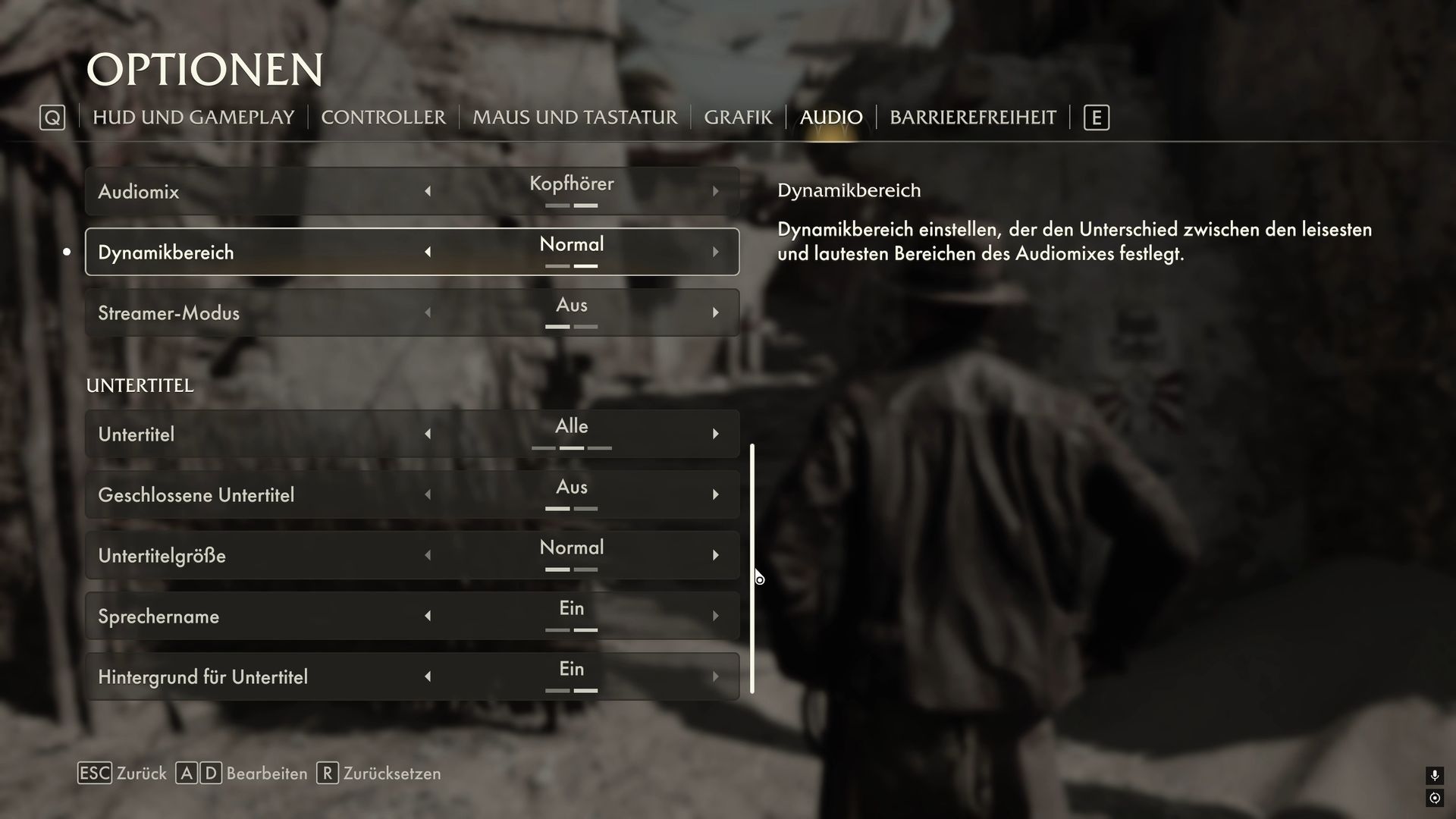Select the Audio tab

831,118
